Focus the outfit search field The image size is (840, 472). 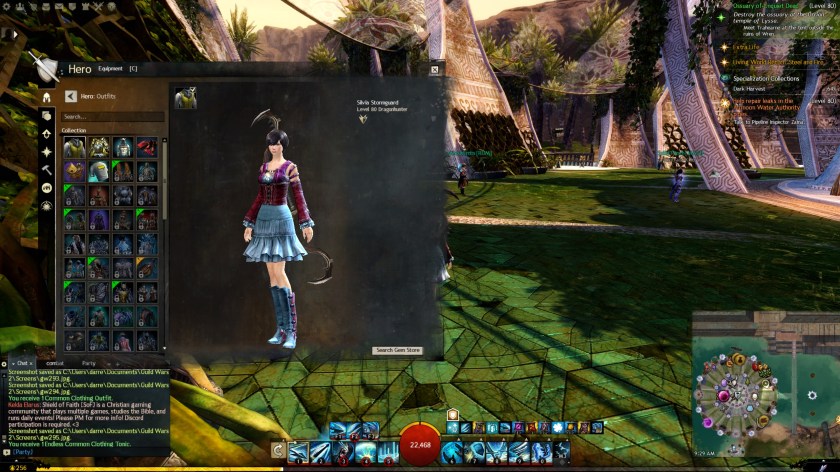click(112, 117)
